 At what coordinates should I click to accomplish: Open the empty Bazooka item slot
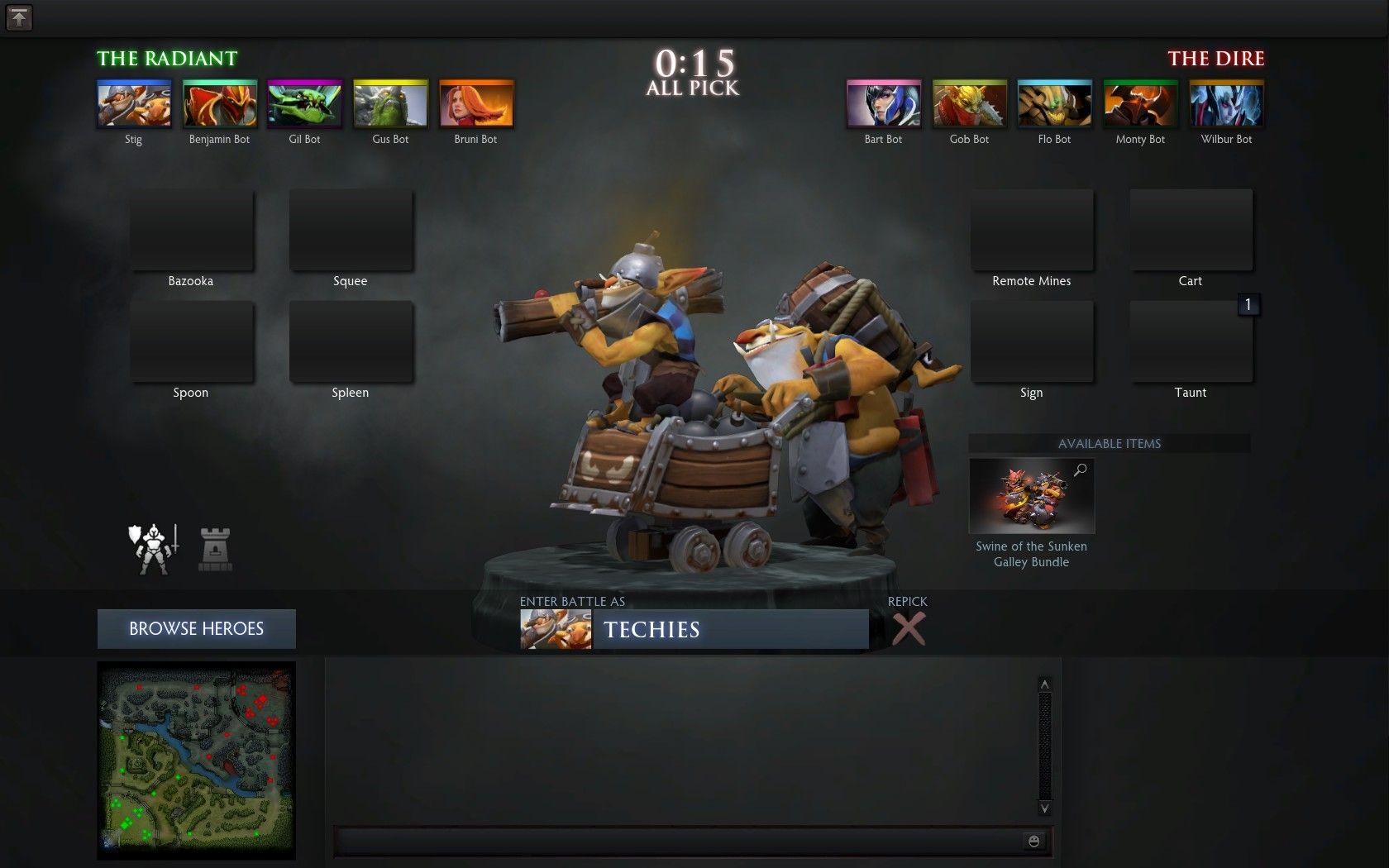pos(190,229)
